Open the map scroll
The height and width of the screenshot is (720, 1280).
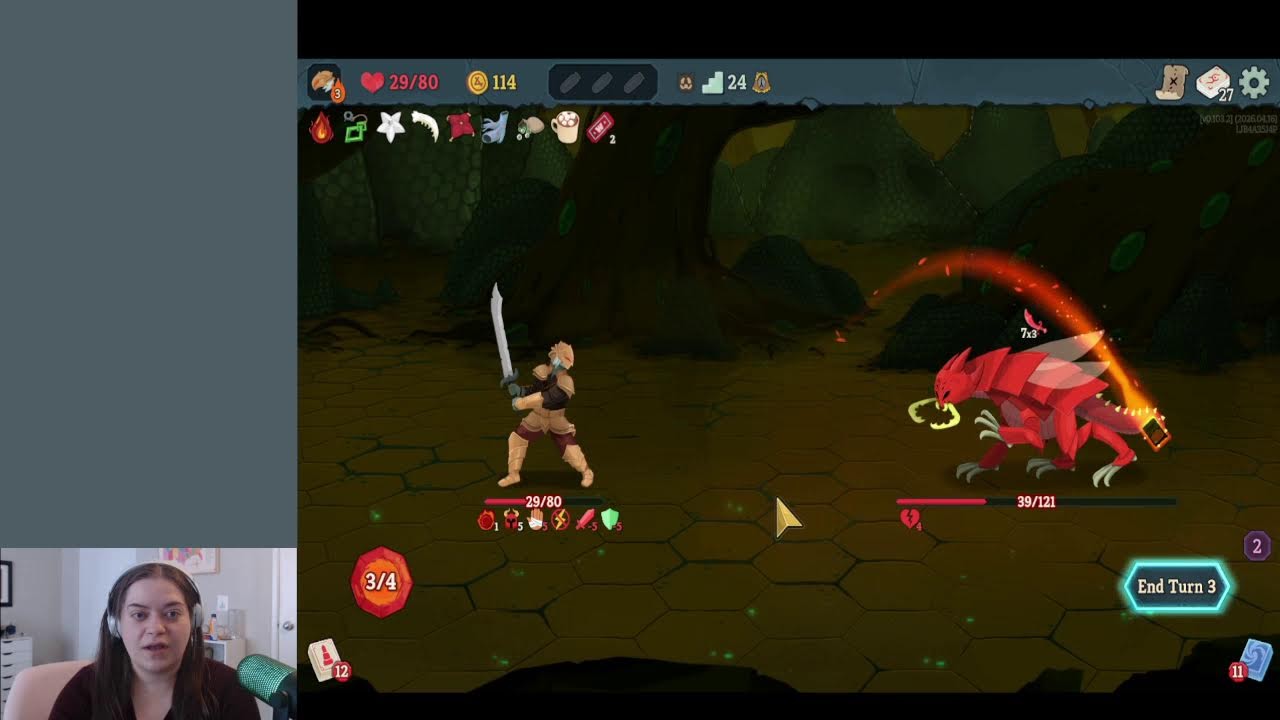[1171, 83]
